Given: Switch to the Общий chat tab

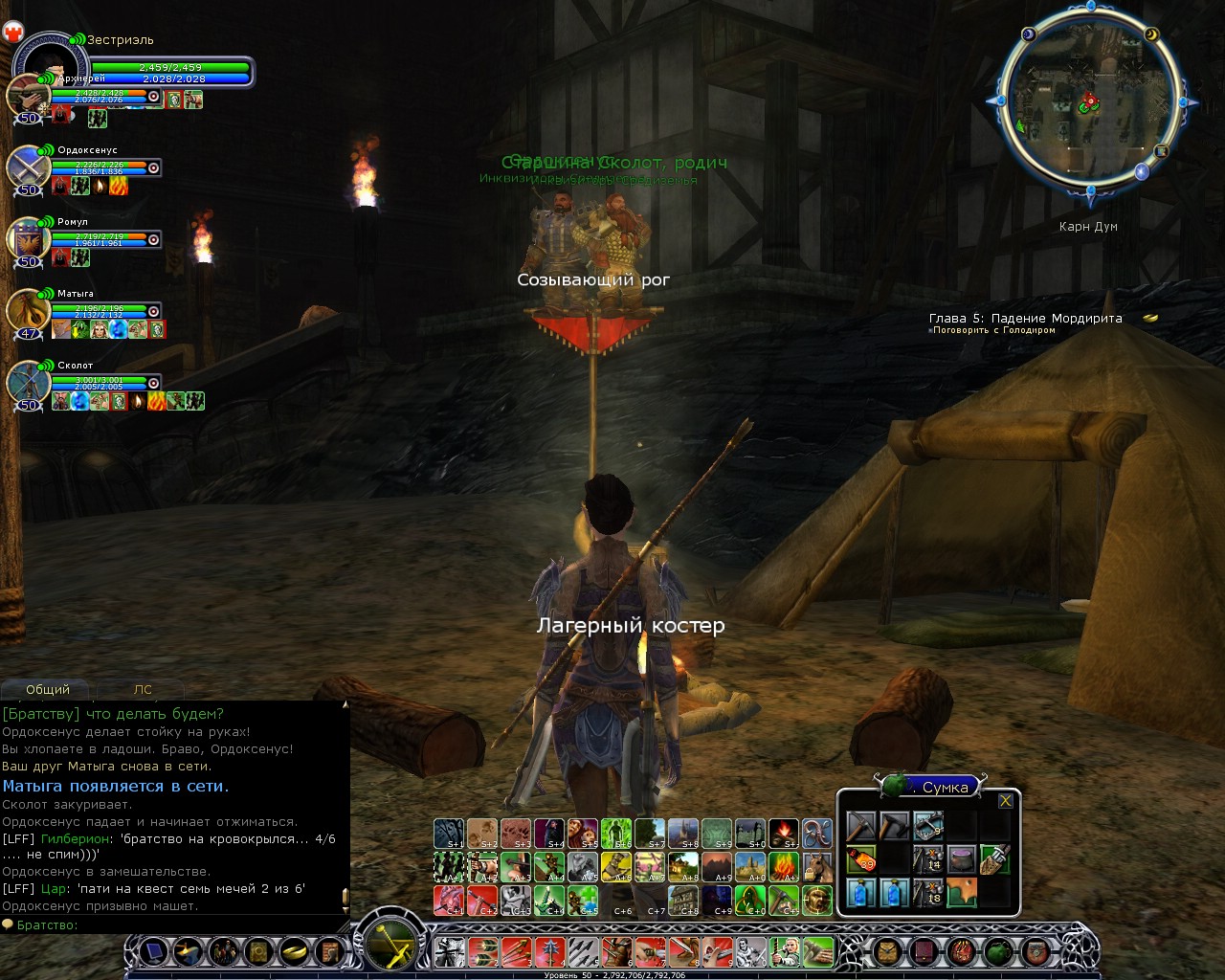Looking at the screenshot, I should pyautogui.click(x=48, y=689).
